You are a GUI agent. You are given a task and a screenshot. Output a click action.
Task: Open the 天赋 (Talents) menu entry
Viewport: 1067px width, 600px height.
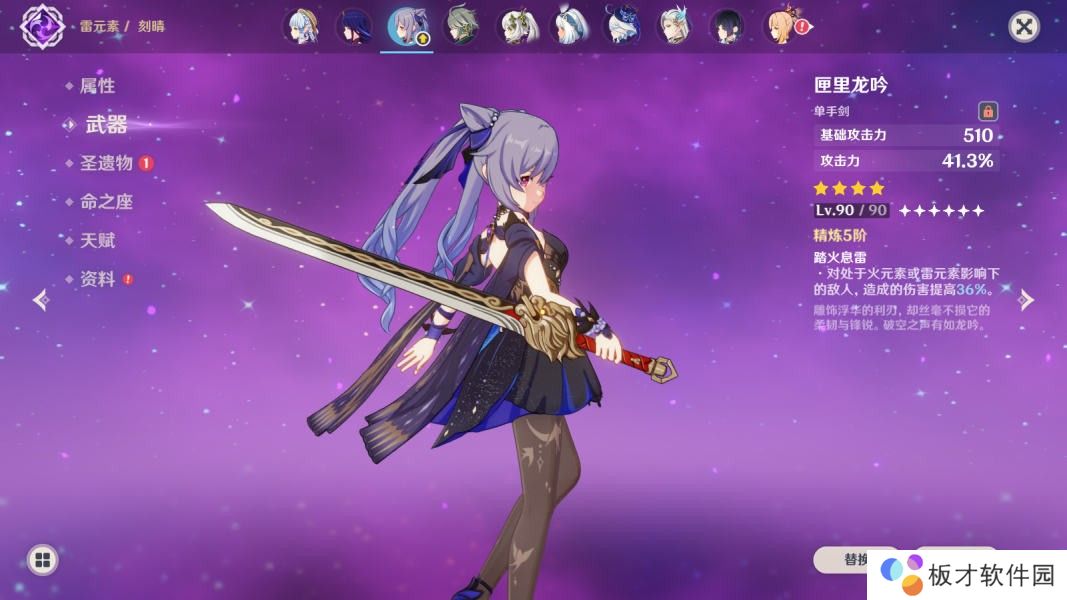click(97, 241)
